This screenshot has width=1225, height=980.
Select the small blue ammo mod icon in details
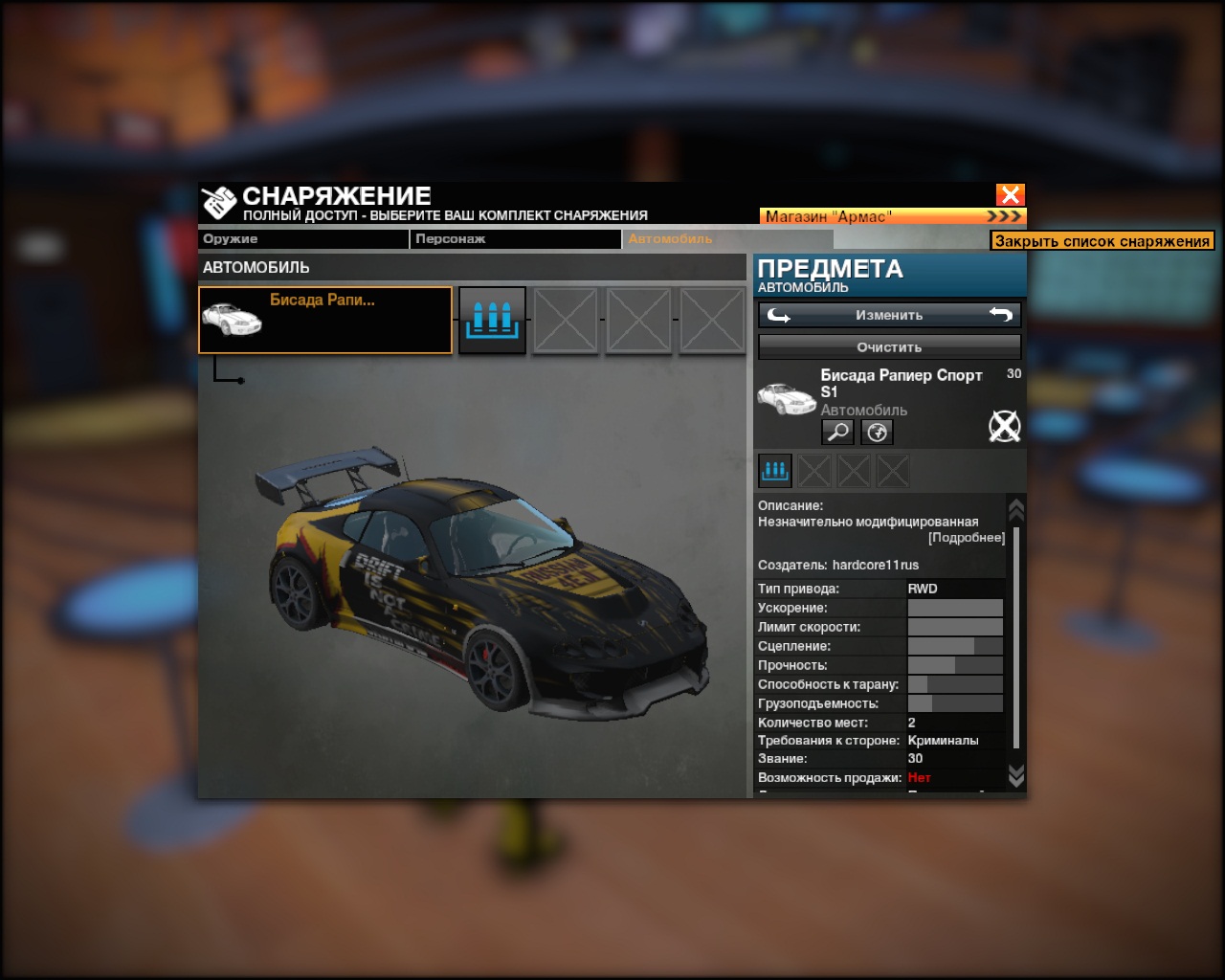point(775,470)
